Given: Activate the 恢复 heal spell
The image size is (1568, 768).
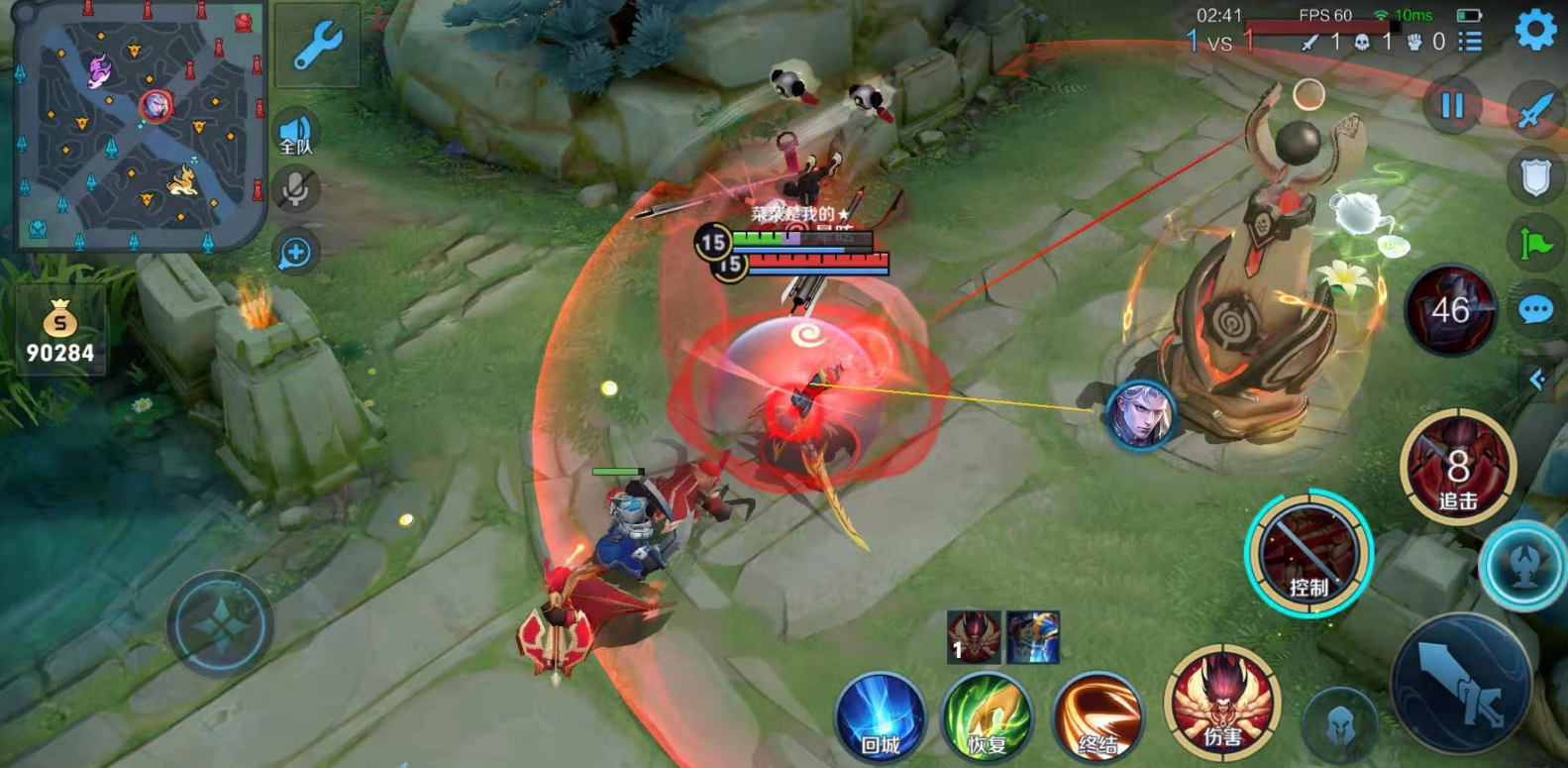Looking at the screenshot, I should (x=987, y=715).
